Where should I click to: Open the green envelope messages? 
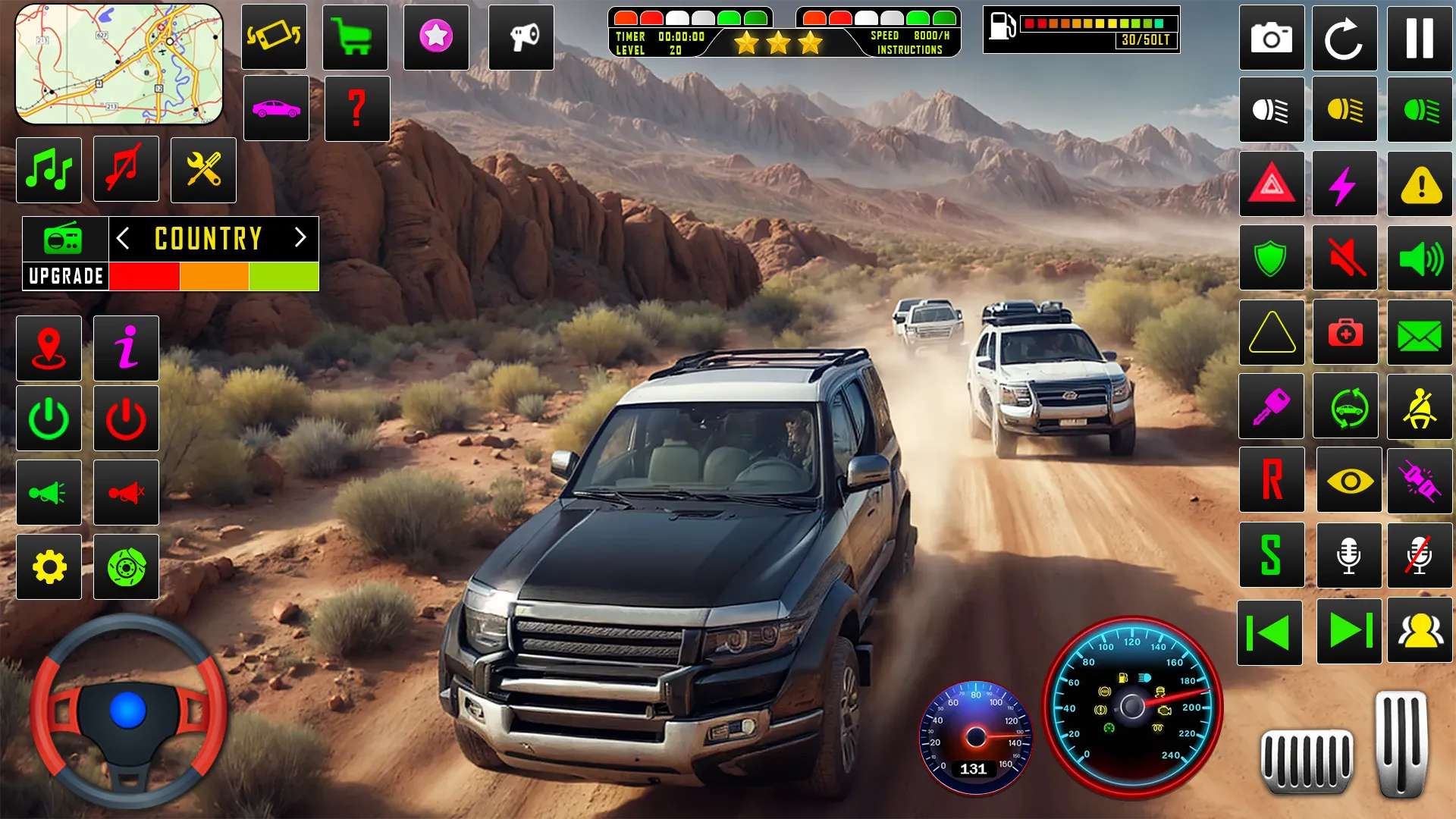(1420, 333)
